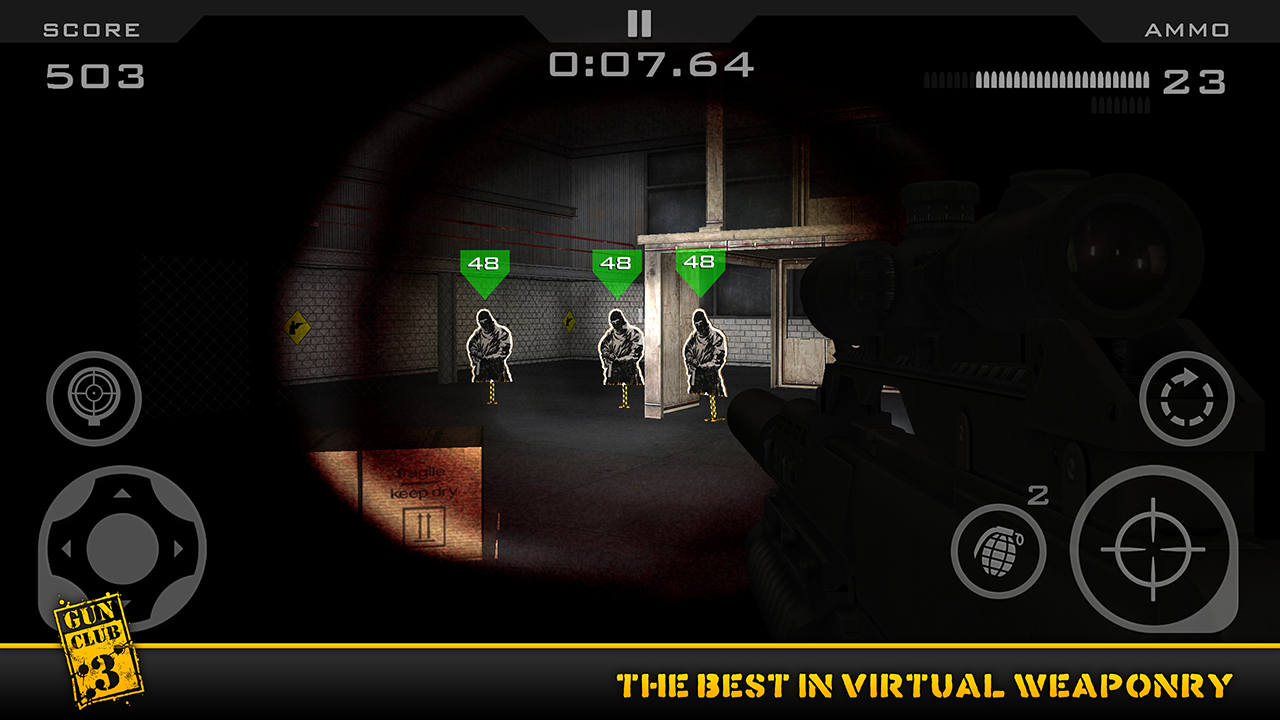Tap the crosshair fire icon

[1152, 548]
